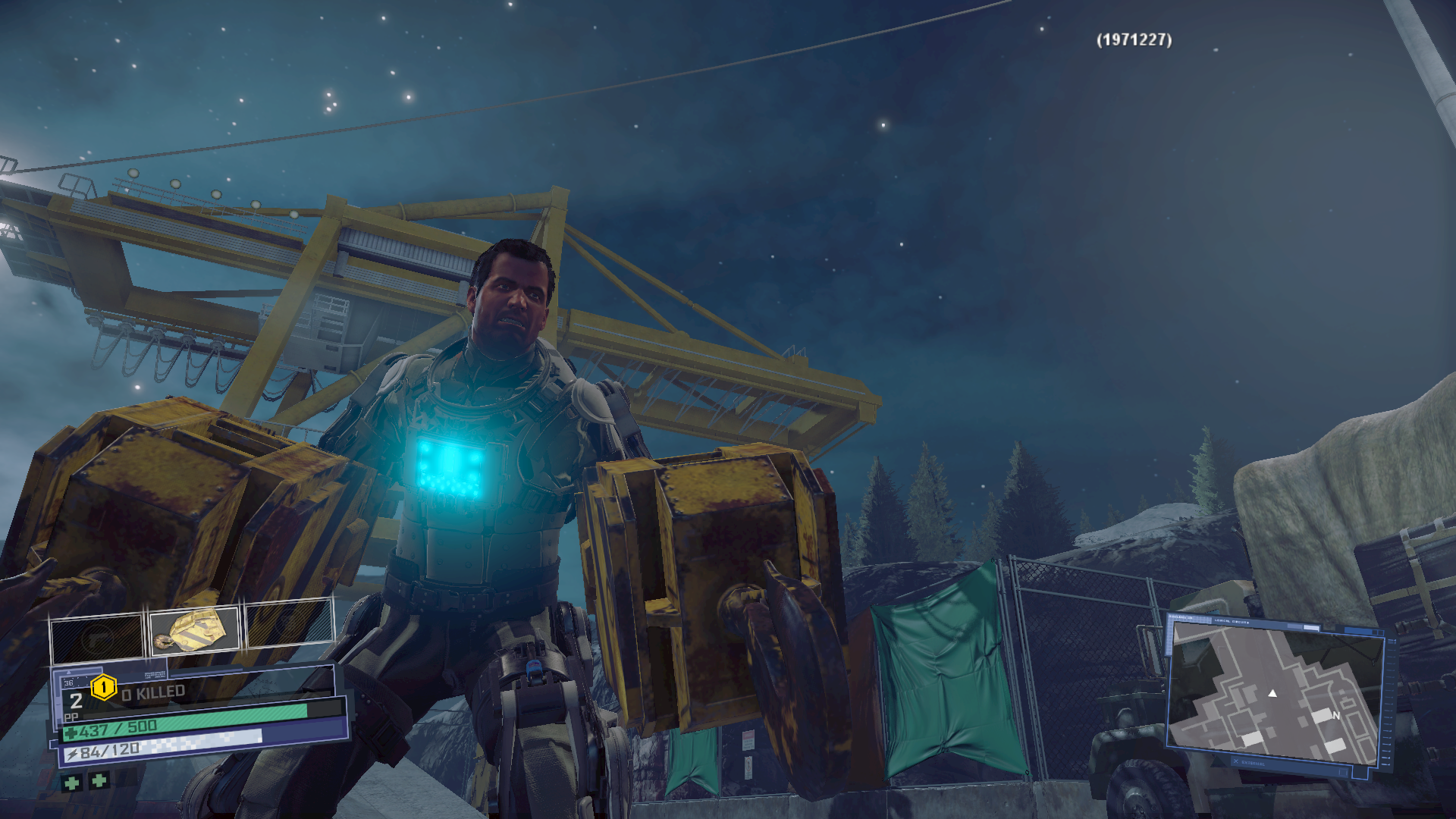Open the 0 KILLED counter bar
Screen dimensions: 1456x819
152,690
